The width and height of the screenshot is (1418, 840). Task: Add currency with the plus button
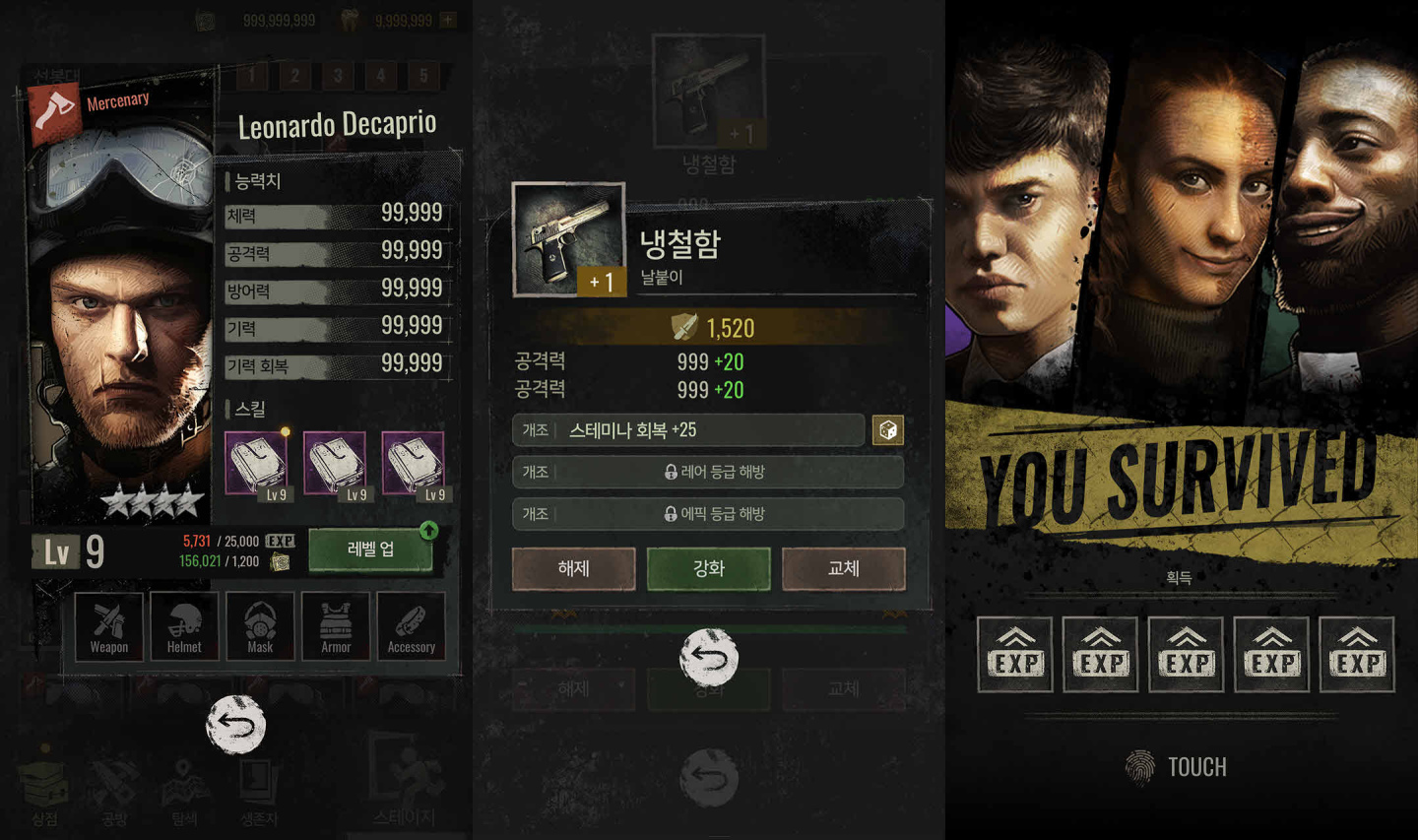point(448,20)
